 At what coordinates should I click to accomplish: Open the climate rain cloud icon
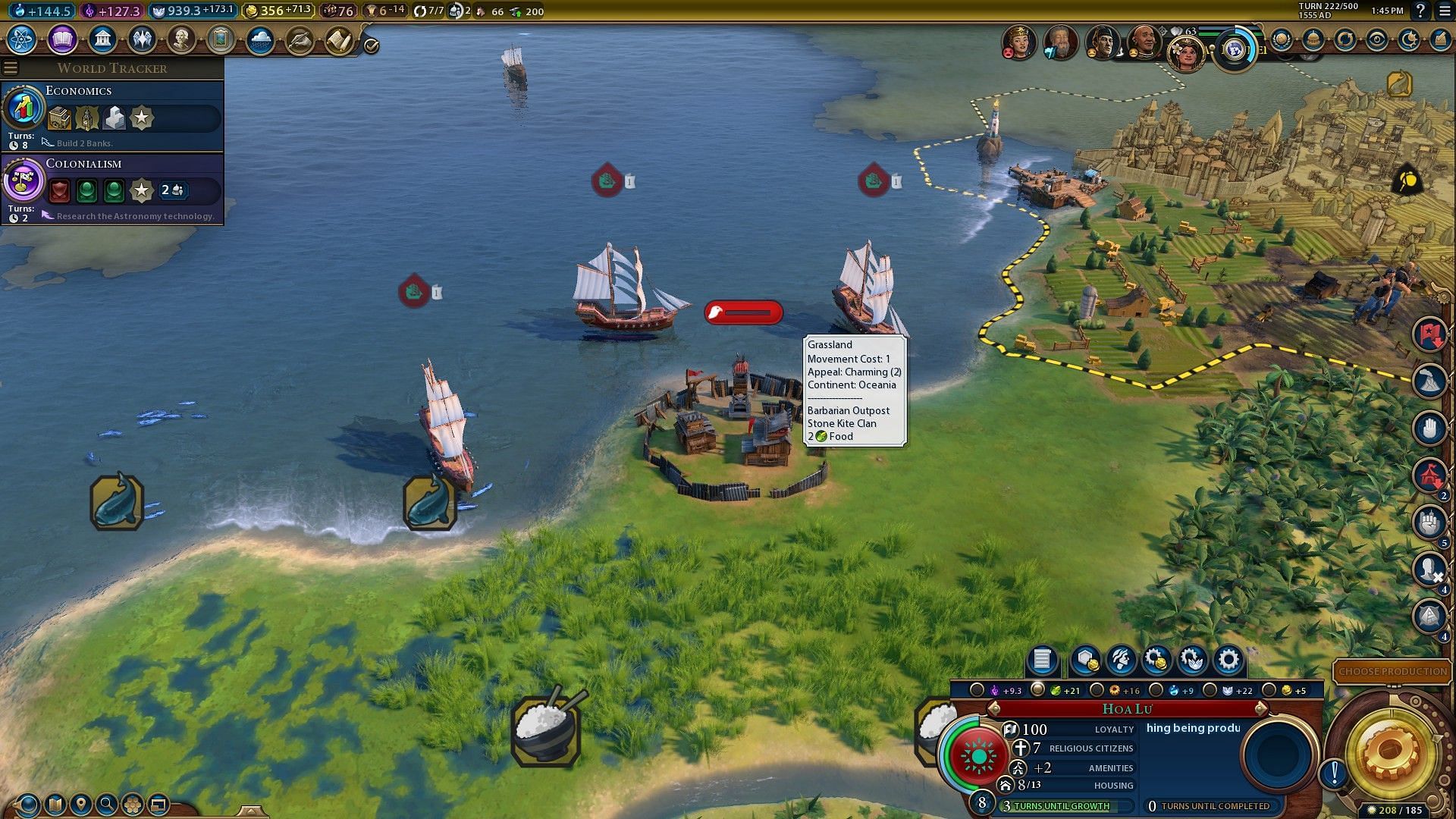[x=260, y=39]
